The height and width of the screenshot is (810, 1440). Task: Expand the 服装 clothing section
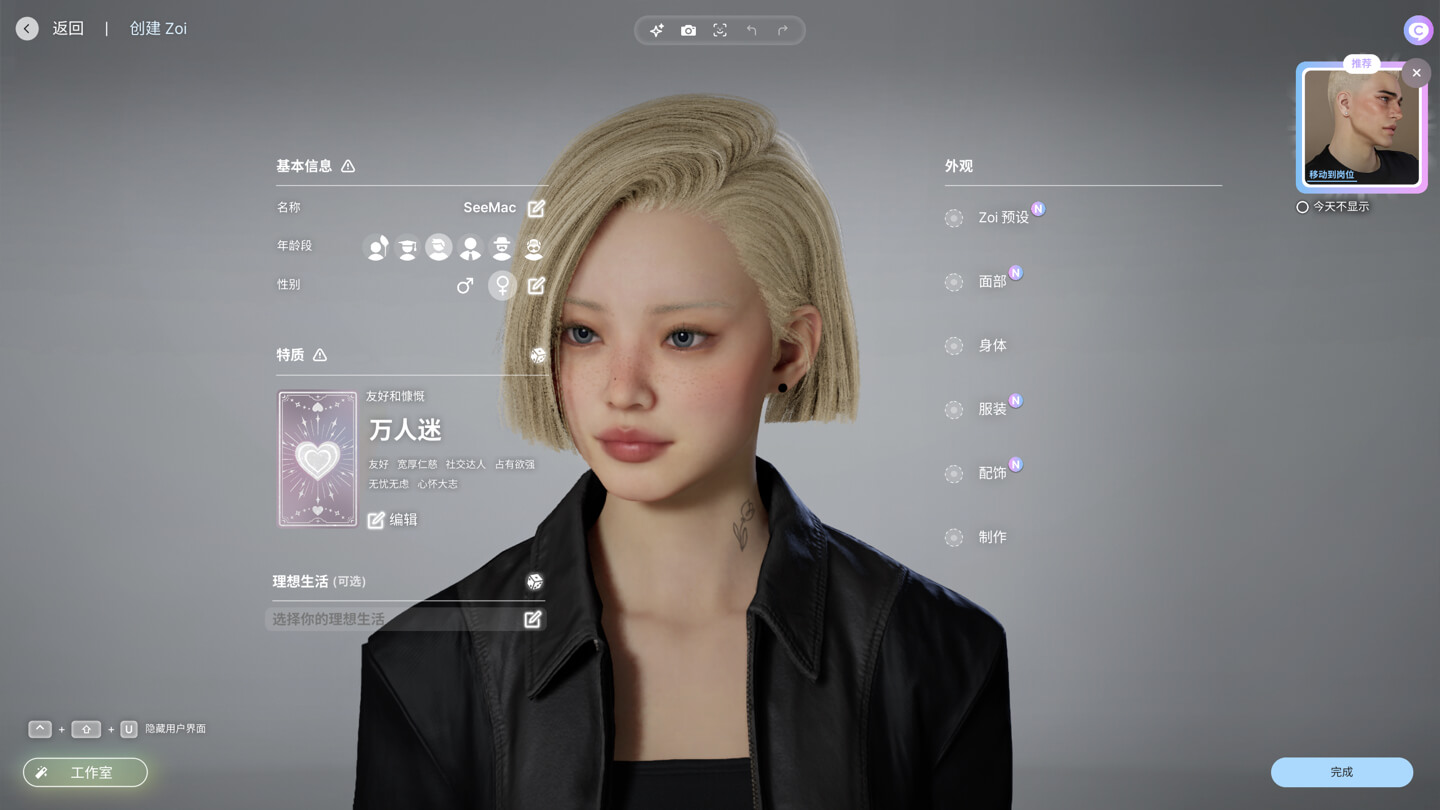pos(991,409)
